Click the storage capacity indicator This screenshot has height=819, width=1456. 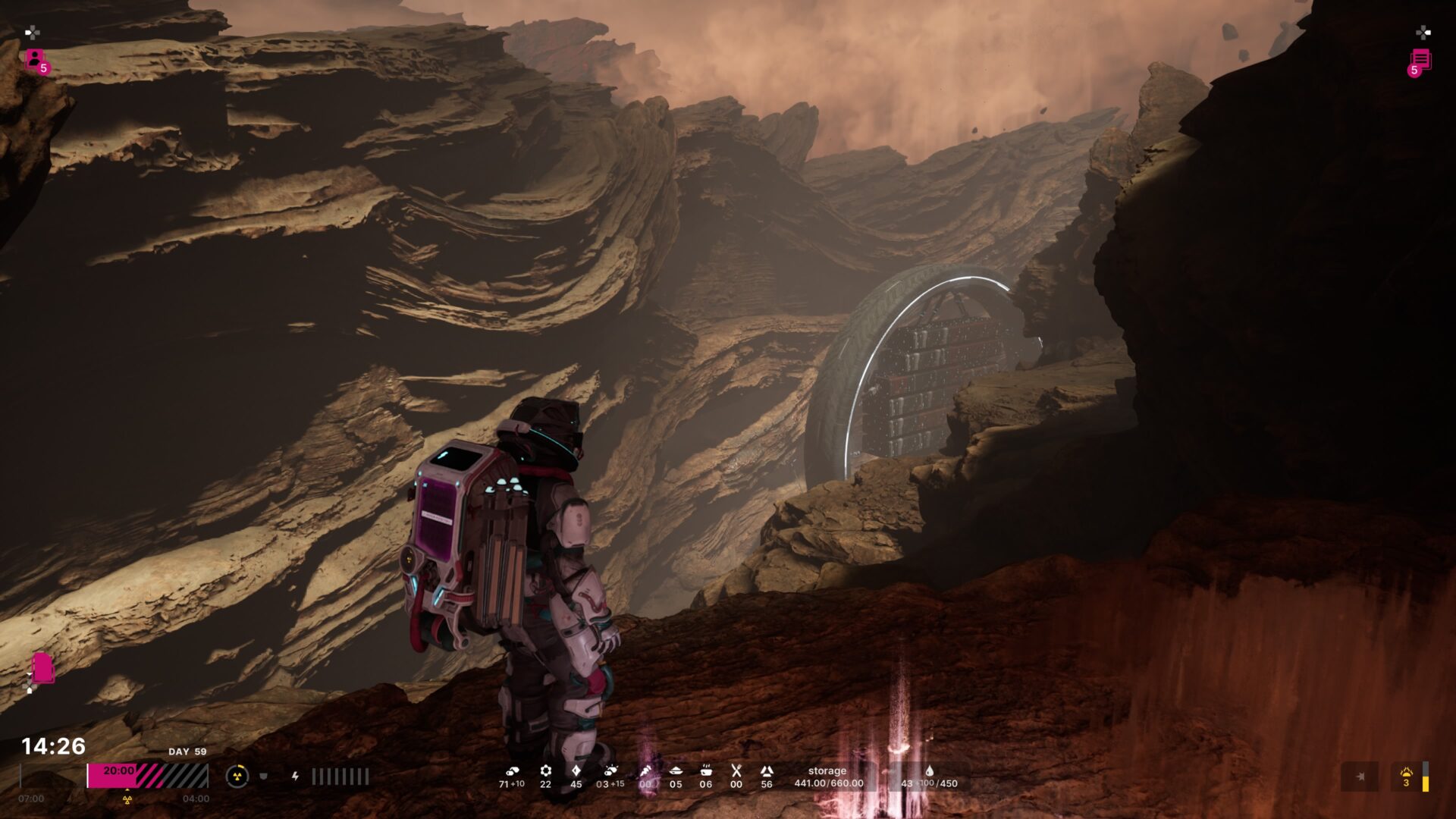tap(828, 777)
